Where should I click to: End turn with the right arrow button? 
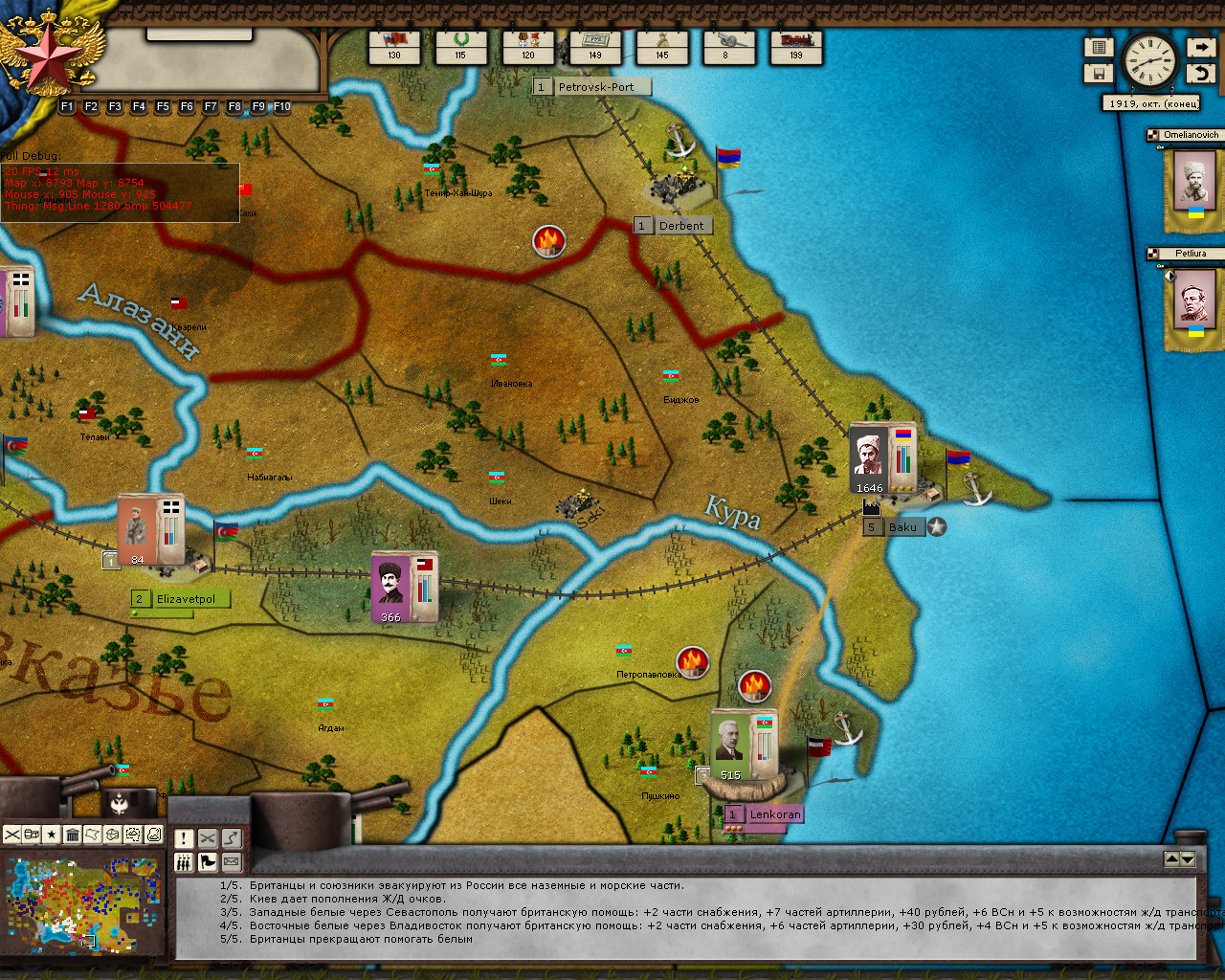click(1200, 47)
